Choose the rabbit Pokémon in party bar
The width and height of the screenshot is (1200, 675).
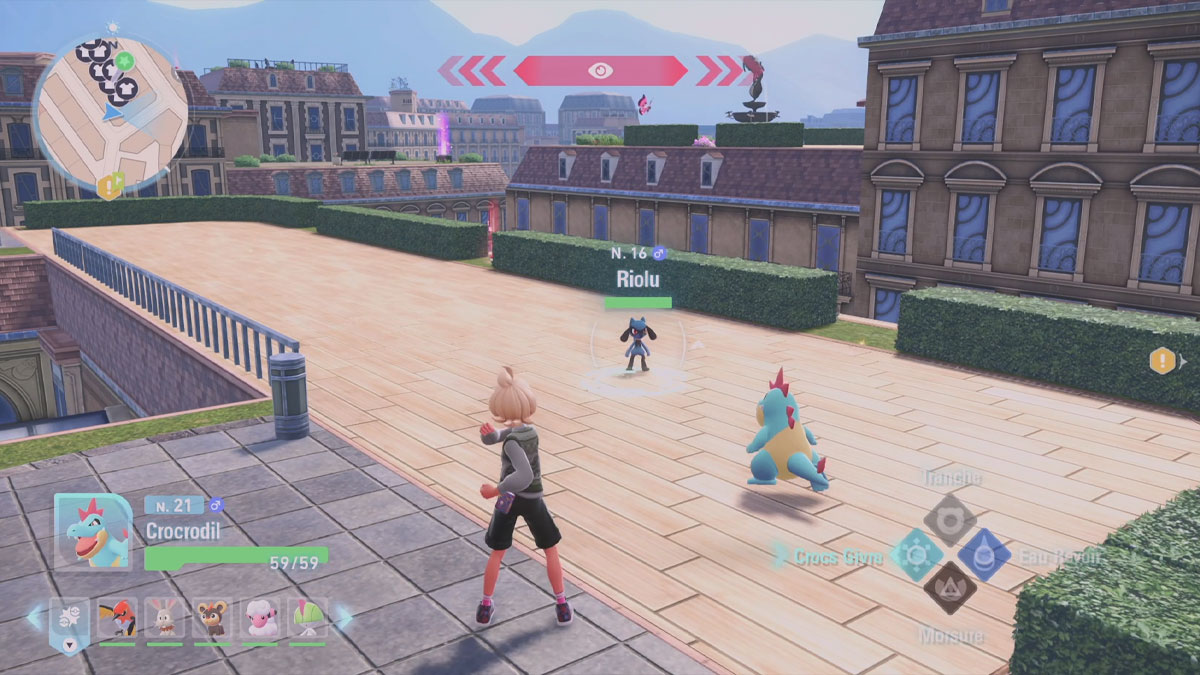[164, 618]
